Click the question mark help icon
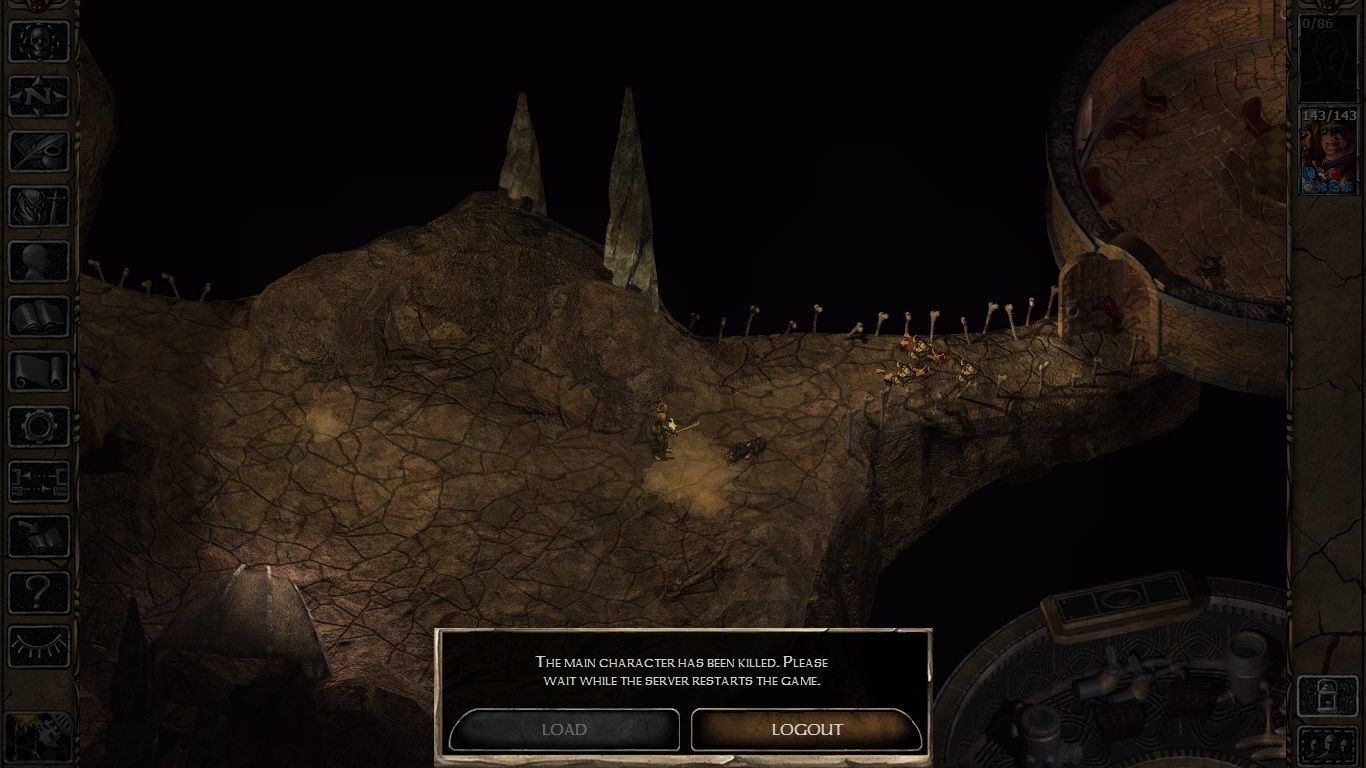Image resolution: width=1366 pixels, height=768 pixels. tap(39, 591)
